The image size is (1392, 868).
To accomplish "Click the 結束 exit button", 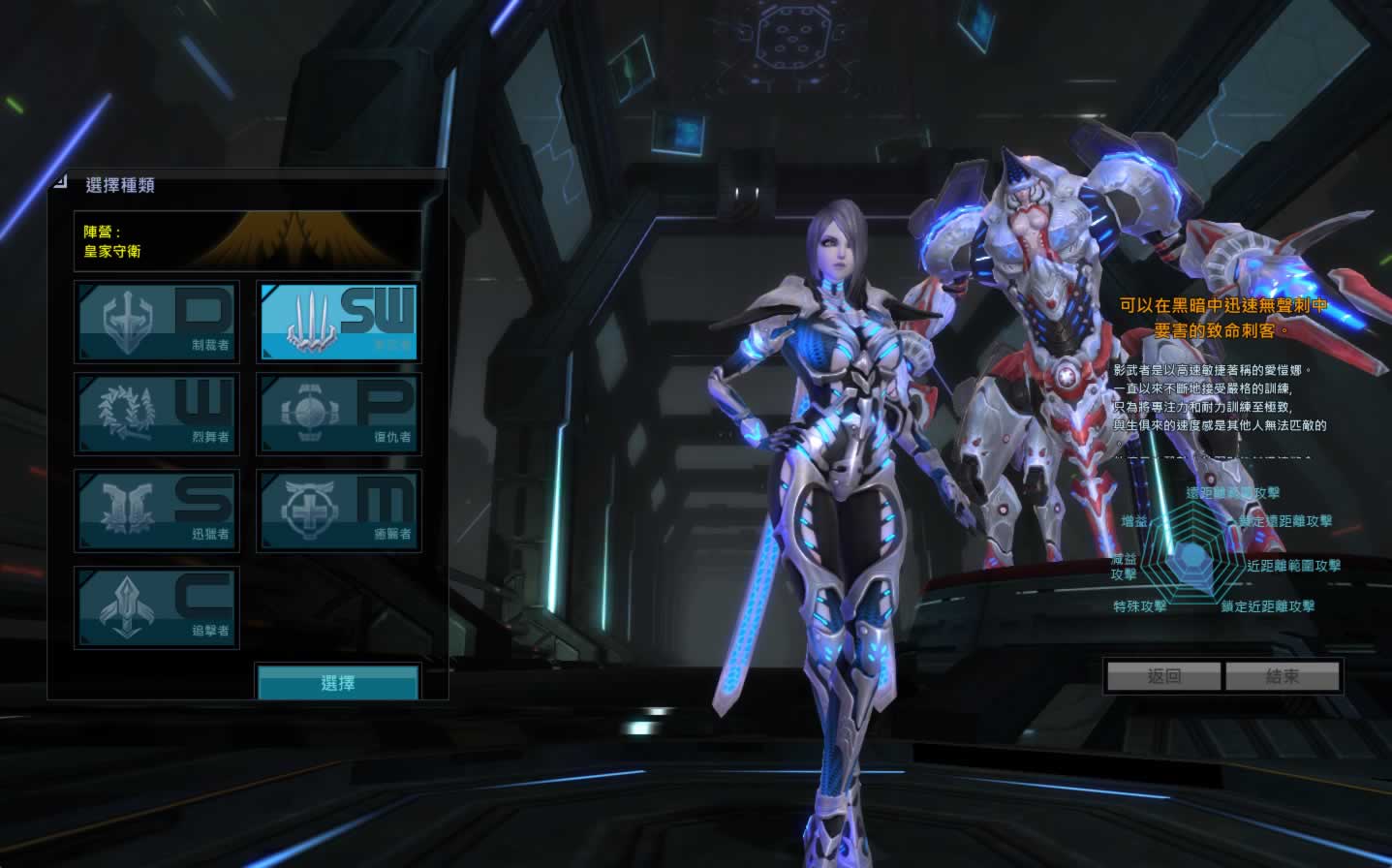I will click(1283, 676).
